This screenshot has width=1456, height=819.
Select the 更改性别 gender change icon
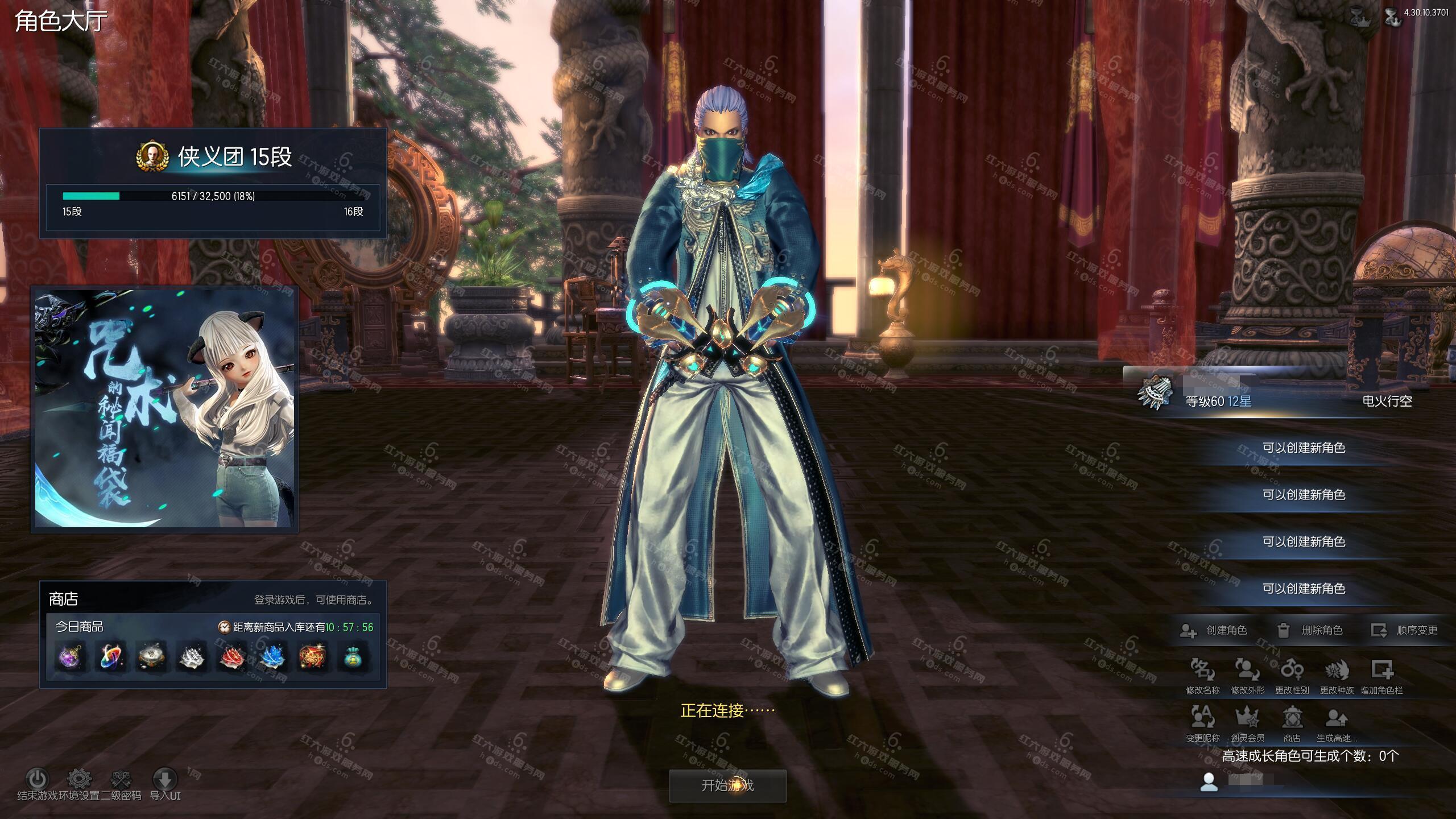[1292, 671]
